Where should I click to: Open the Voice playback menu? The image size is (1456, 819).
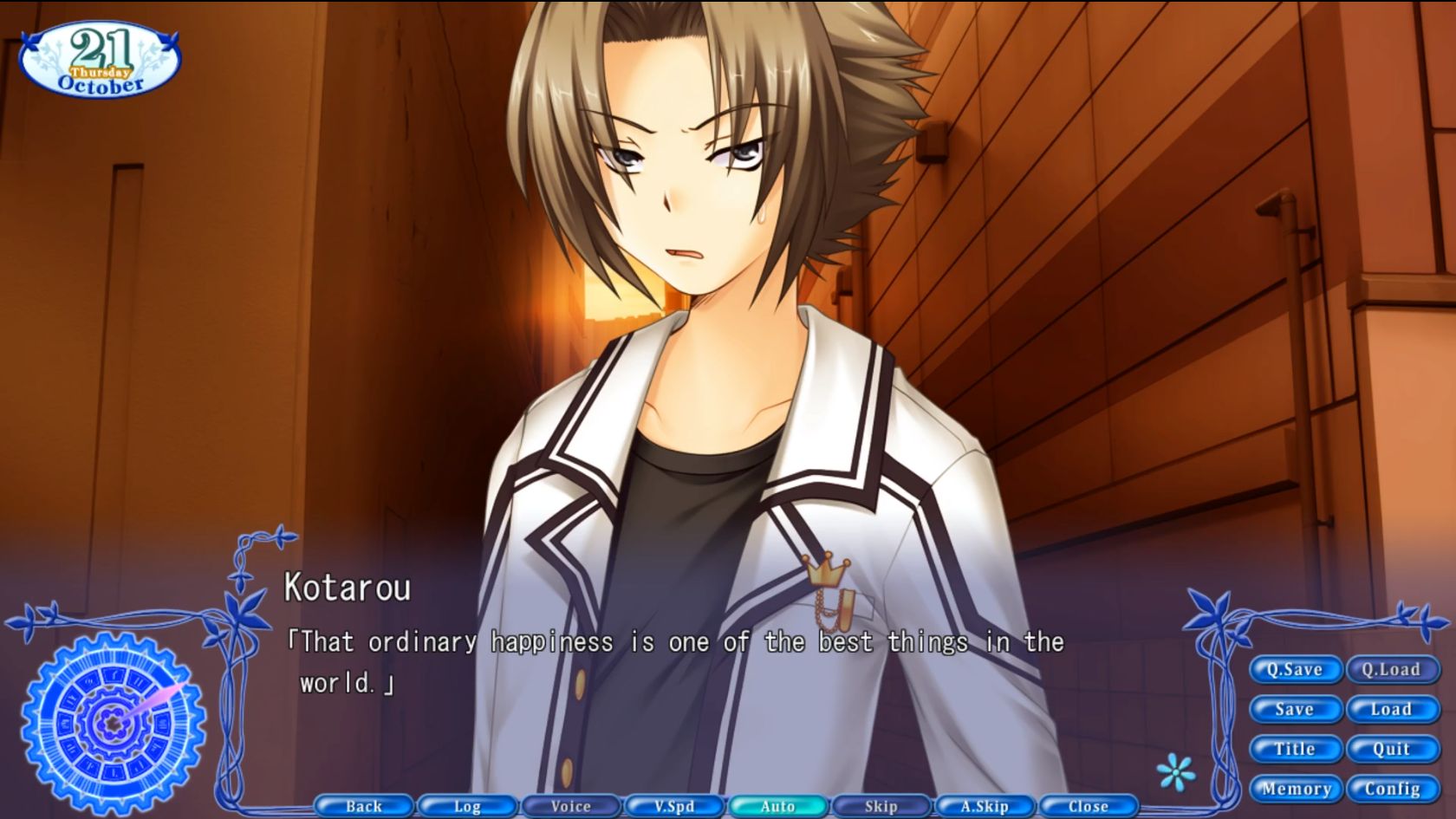569,806
